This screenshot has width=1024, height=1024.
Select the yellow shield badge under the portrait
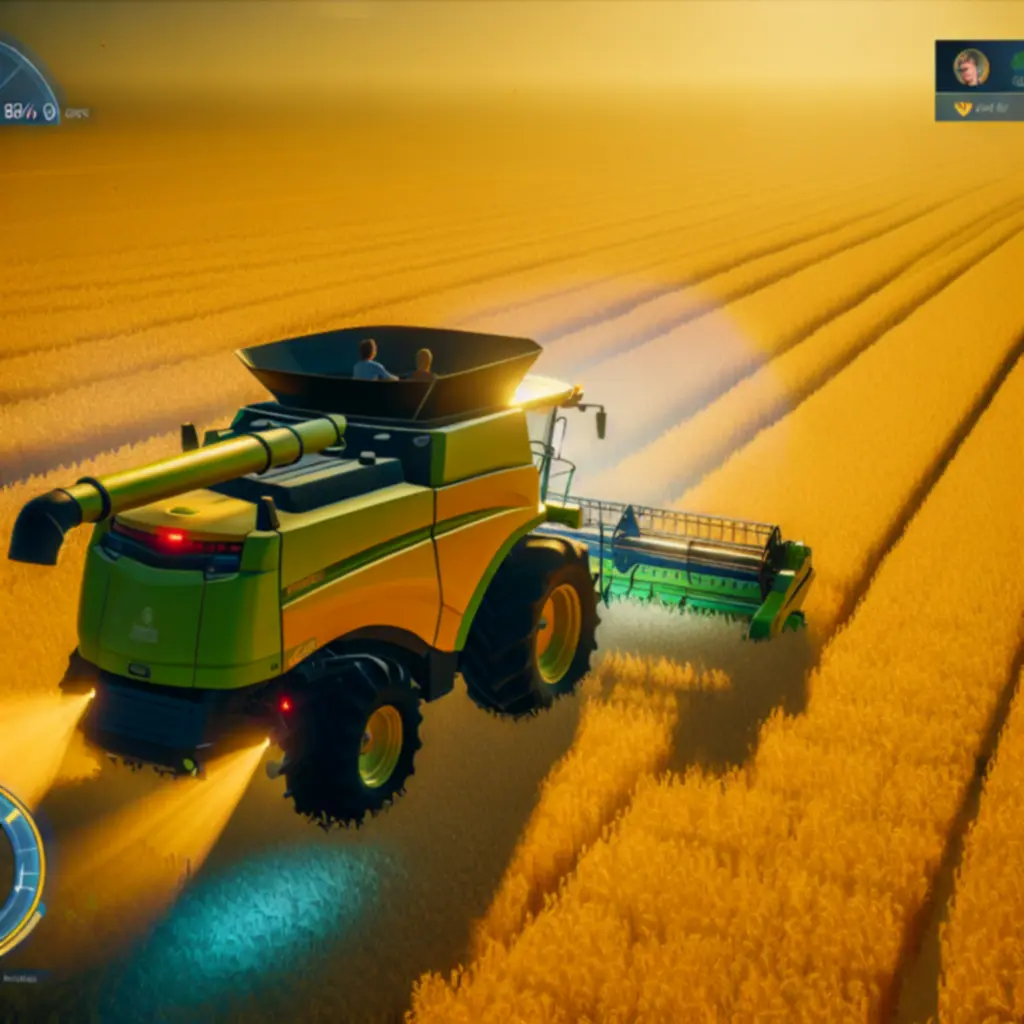(x=963, y=108)
